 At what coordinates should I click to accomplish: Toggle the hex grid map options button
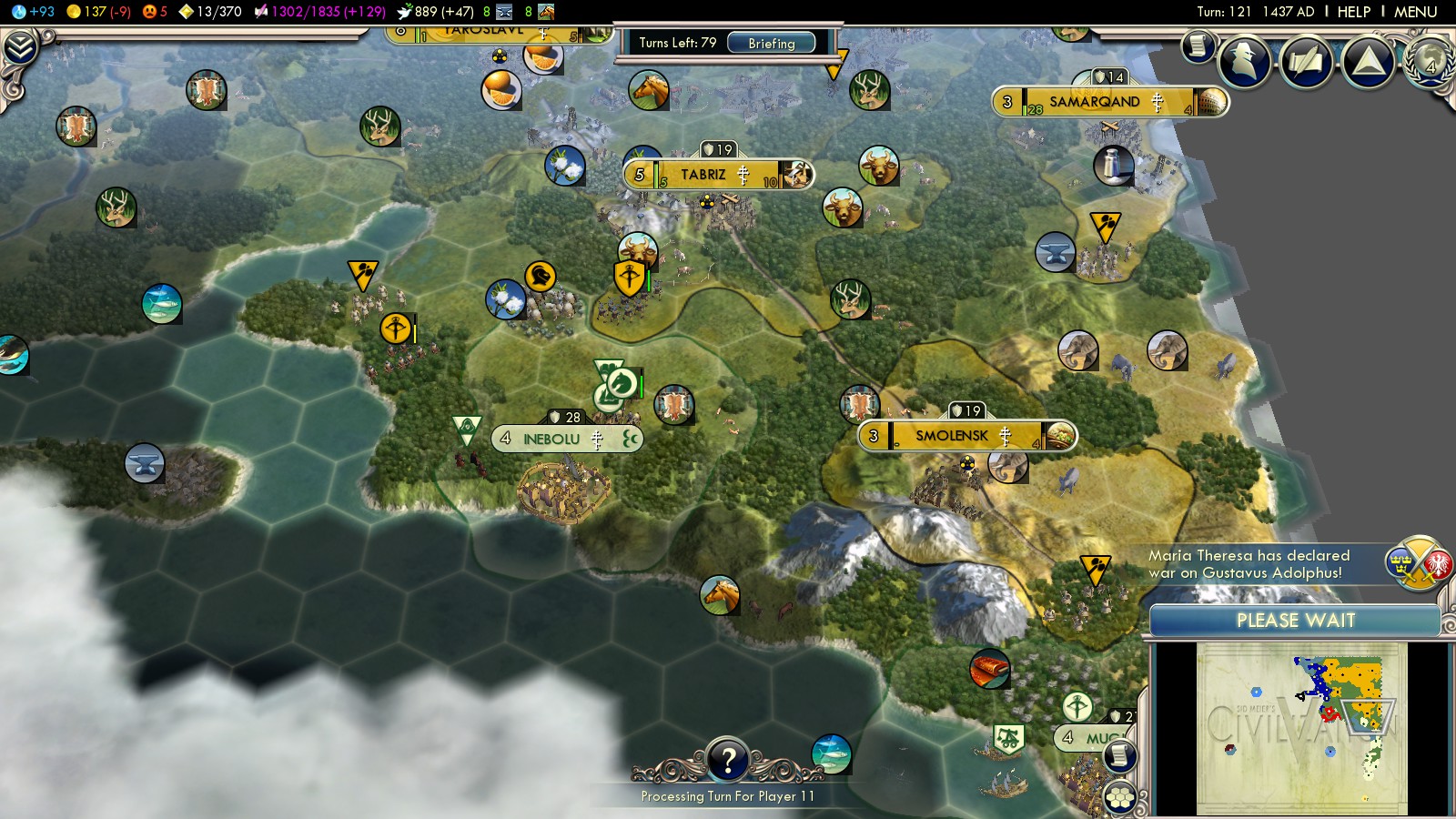[1120, 798]
